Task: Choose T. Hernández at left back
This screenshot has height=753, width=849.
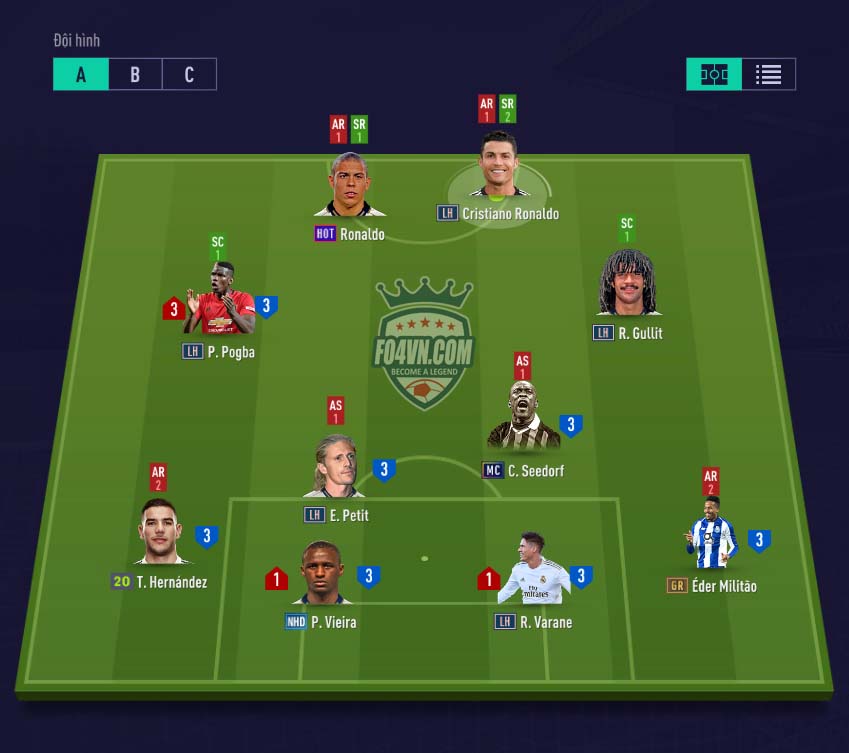Action: [160, 532]
